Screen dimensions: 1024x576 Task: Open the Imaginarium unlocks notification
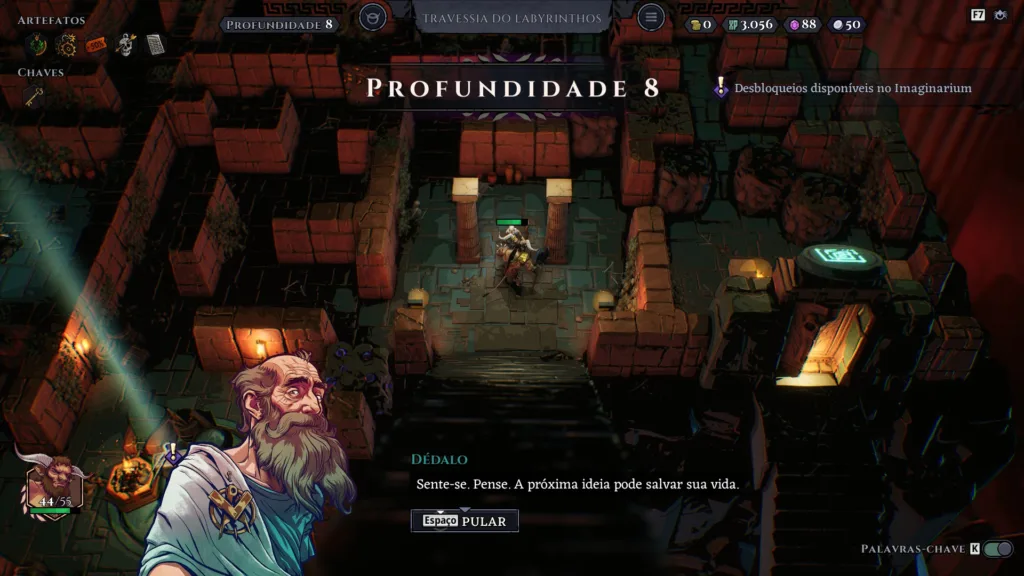[x=843, y=88]
